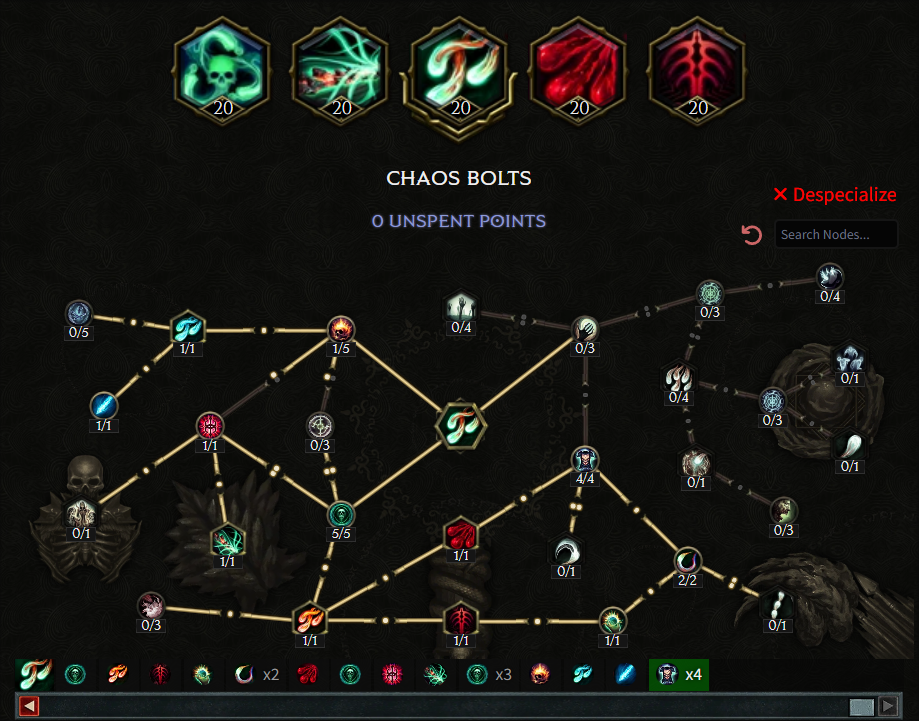Viewport: 919px width, 721px height.
Task: Select the blue feather node showing 1/1
Action: tap(104, 406)
